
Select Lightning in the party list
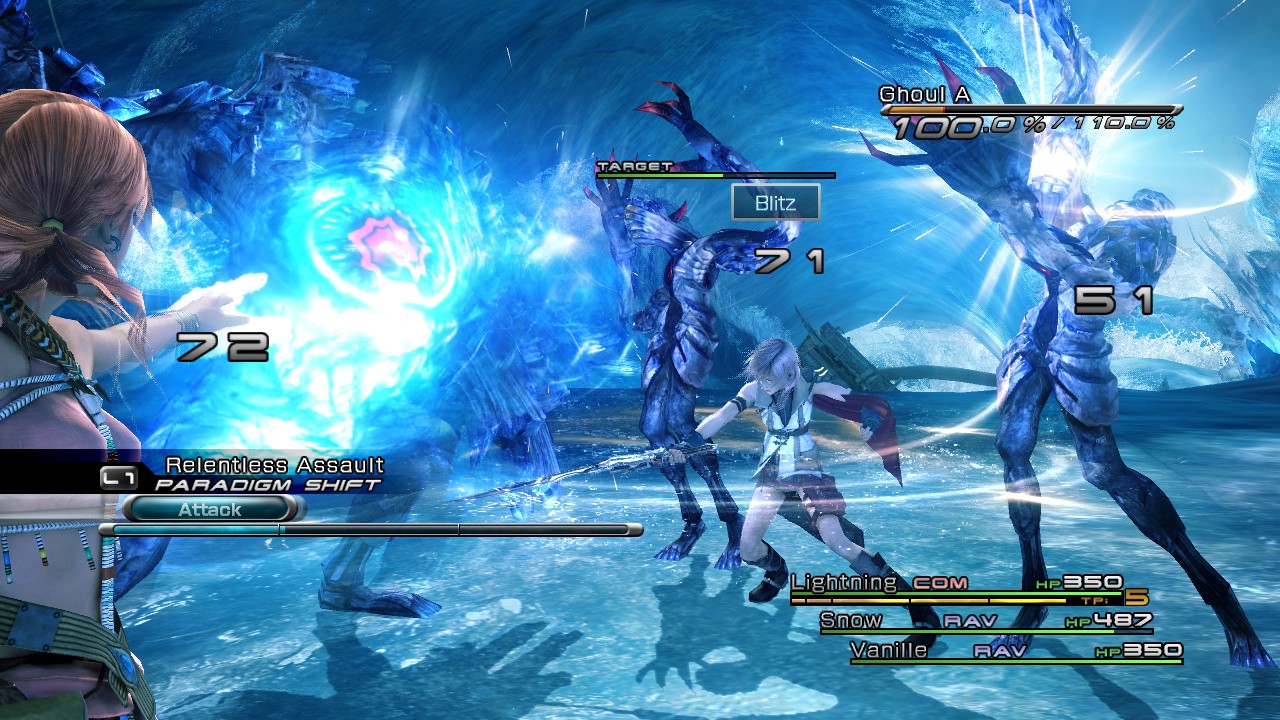(845, 582)
